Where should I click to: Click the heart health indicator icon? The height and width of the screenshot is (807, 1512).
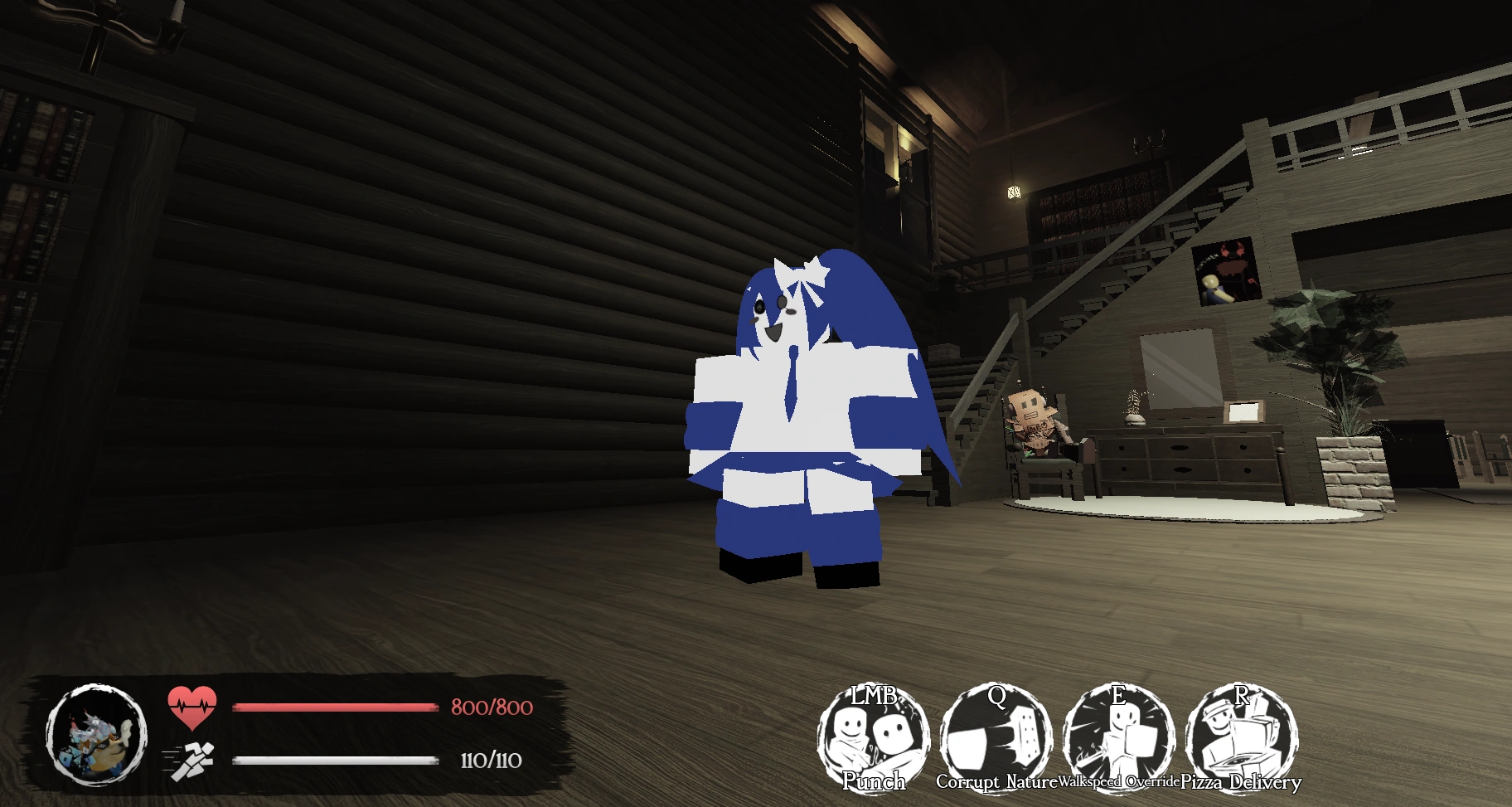click(193, 707)
